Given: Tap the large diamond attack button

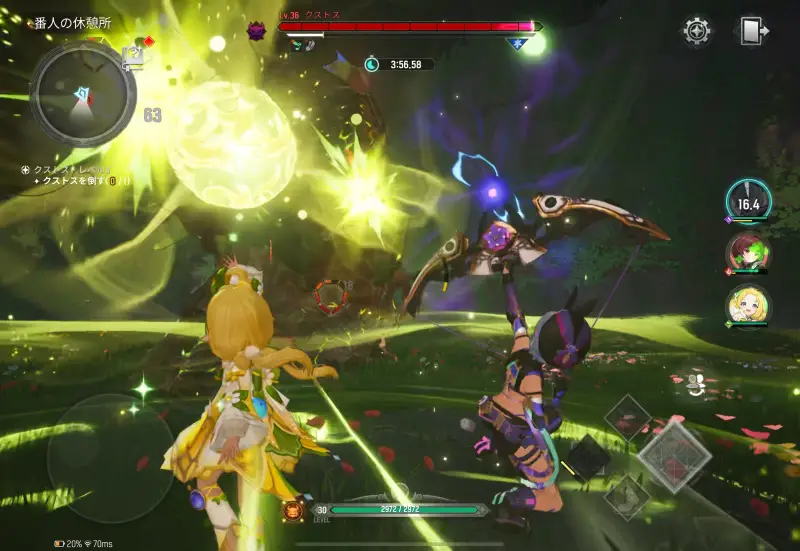Looking at the screenshot, I should pyautogui.click(x=675, y=456).
